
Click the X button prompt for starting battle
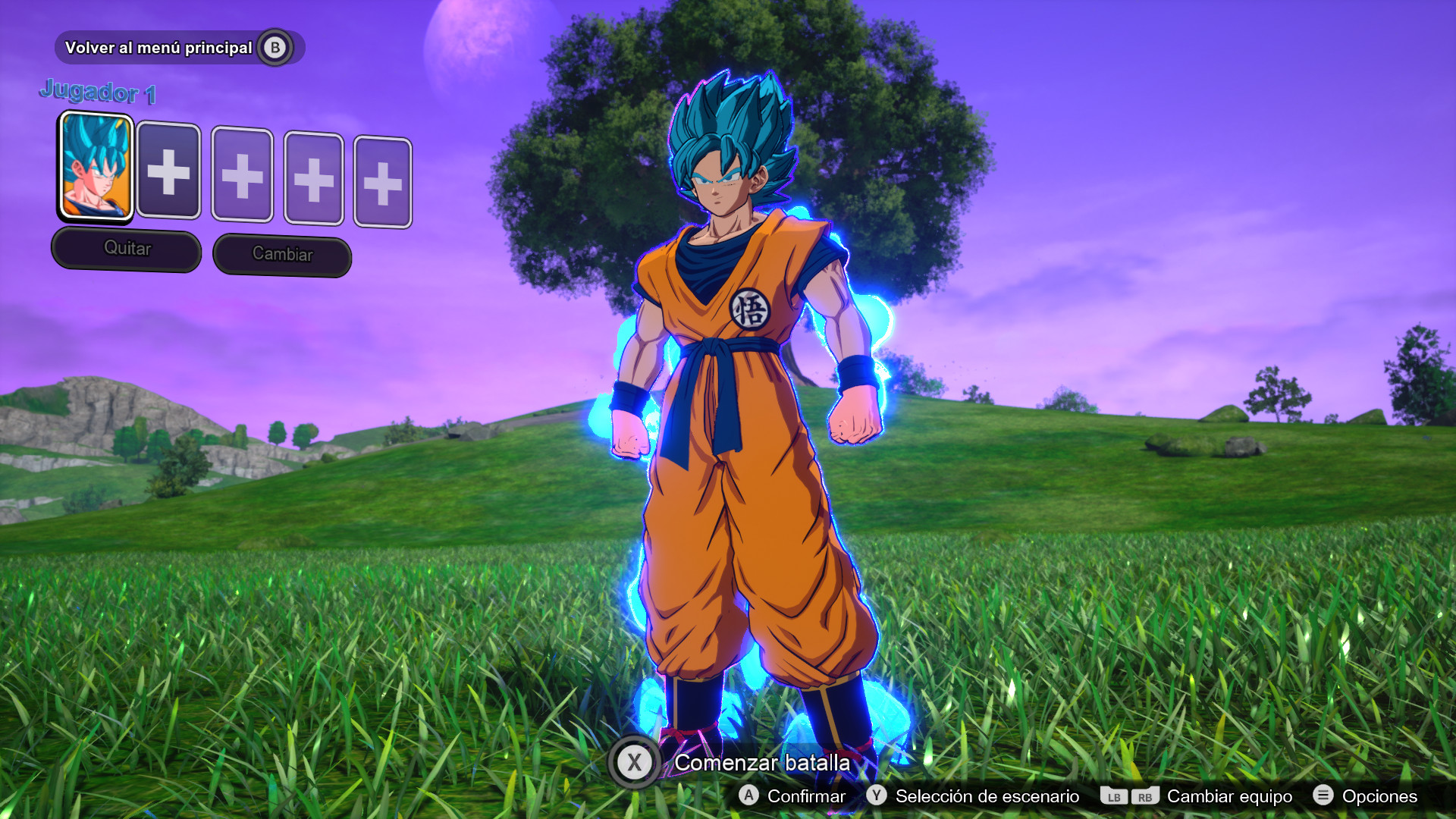point(635,764)
